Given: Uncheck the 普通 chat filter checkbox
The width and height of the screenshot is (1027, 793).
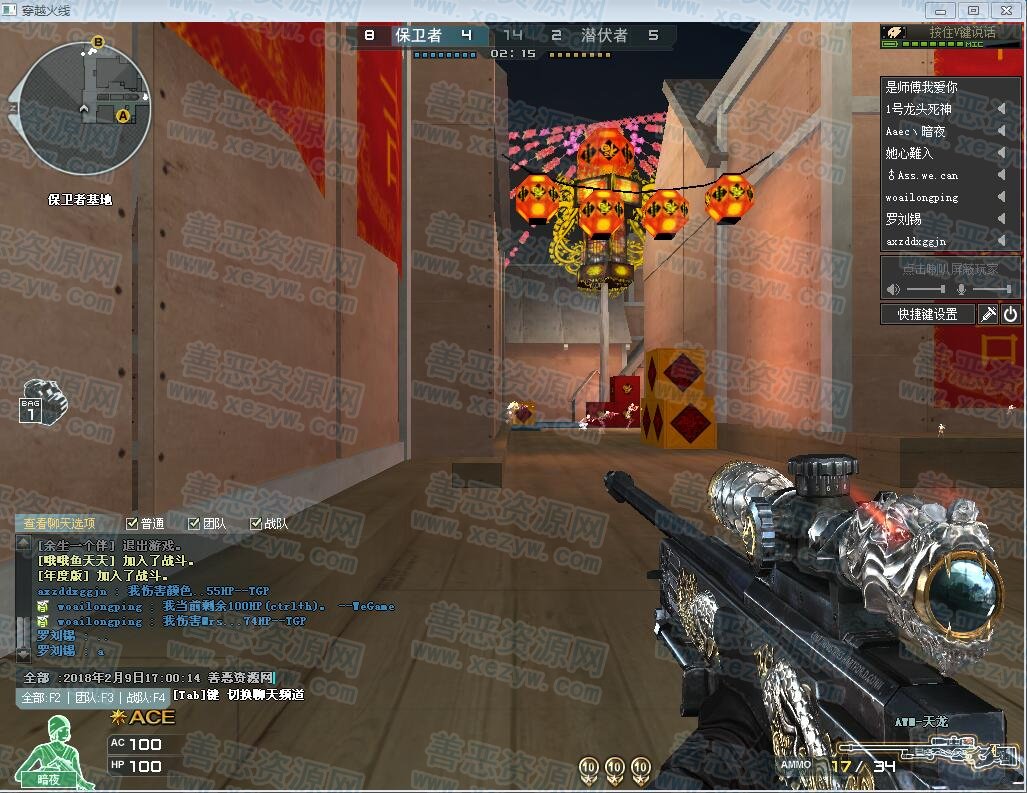Looking at the screenshot, I should (x=133, y=523).
